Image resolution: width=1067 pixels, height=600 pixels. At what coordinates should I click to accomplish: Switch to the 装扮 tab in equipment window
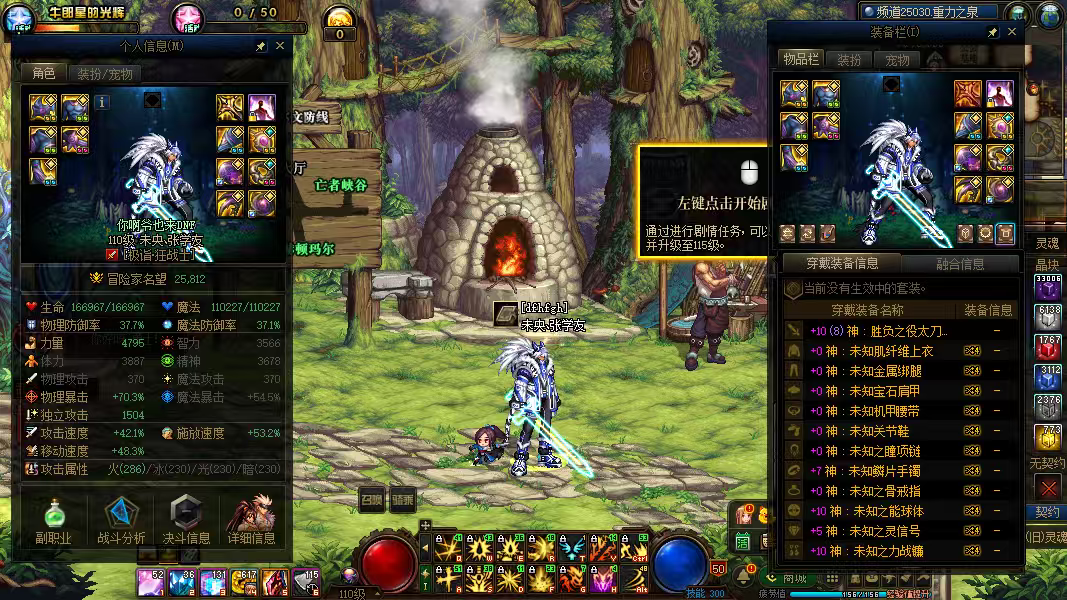point(849,60)
